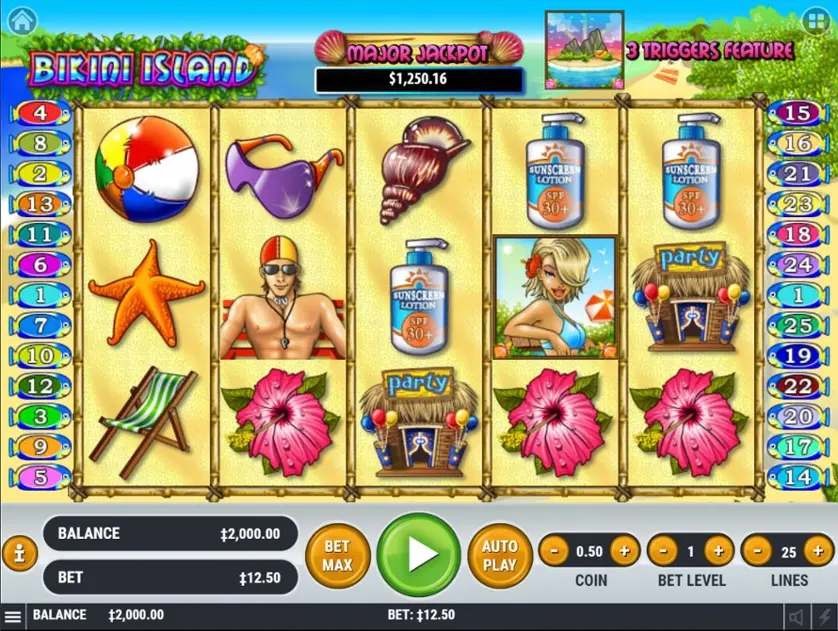The height and width of the screenshot is (631, 838).
Task: Open the four-square menu icon in top corner
Action: point(816,19)
